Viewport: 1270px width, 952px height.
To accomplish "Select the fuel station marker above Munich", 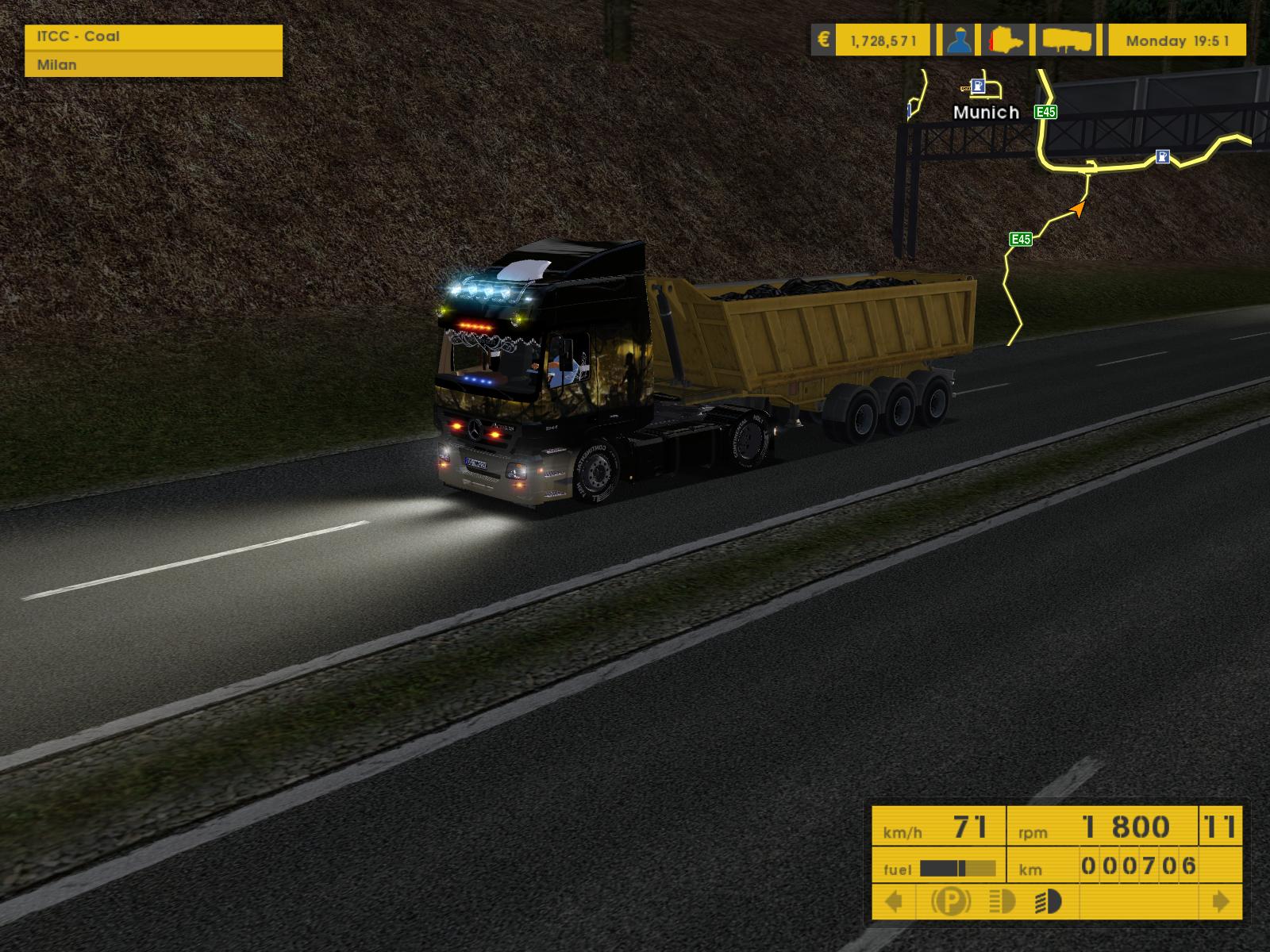I will (980, 86).
